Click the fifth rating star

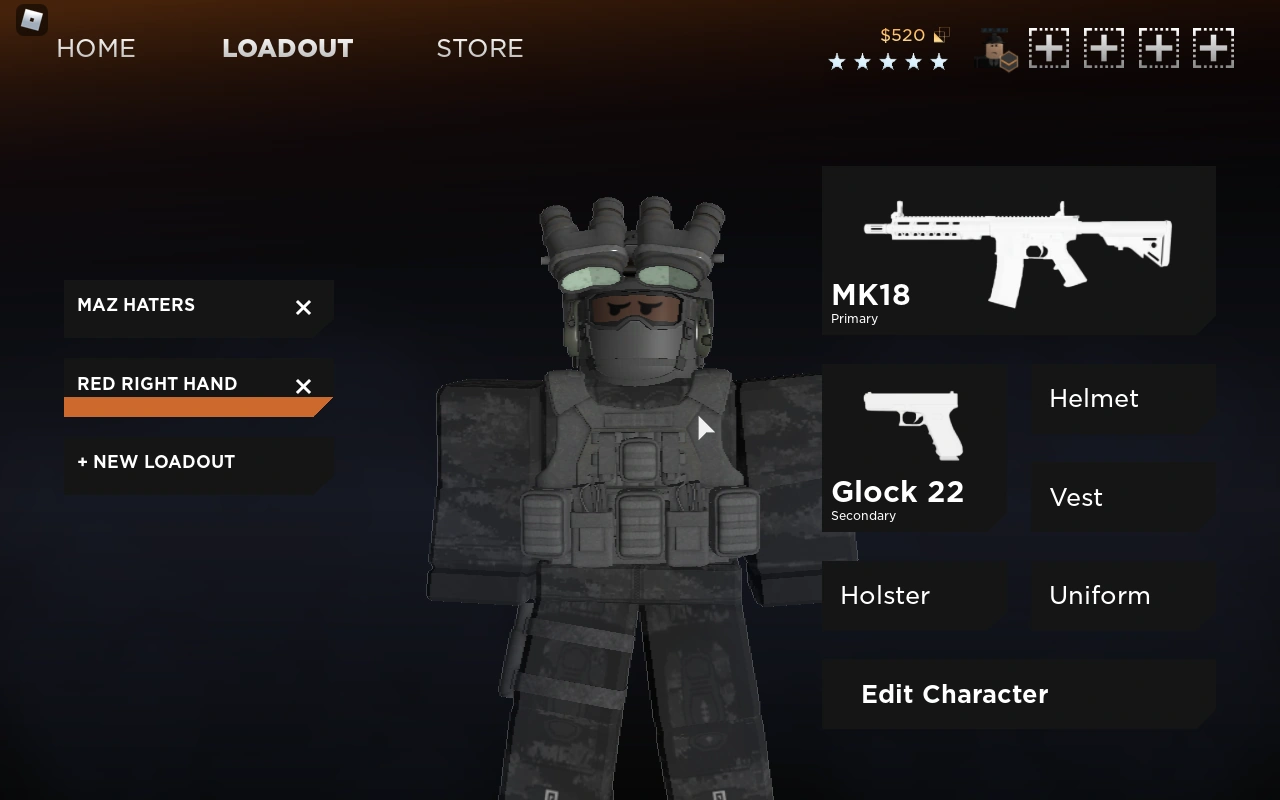tap(939, 61)
